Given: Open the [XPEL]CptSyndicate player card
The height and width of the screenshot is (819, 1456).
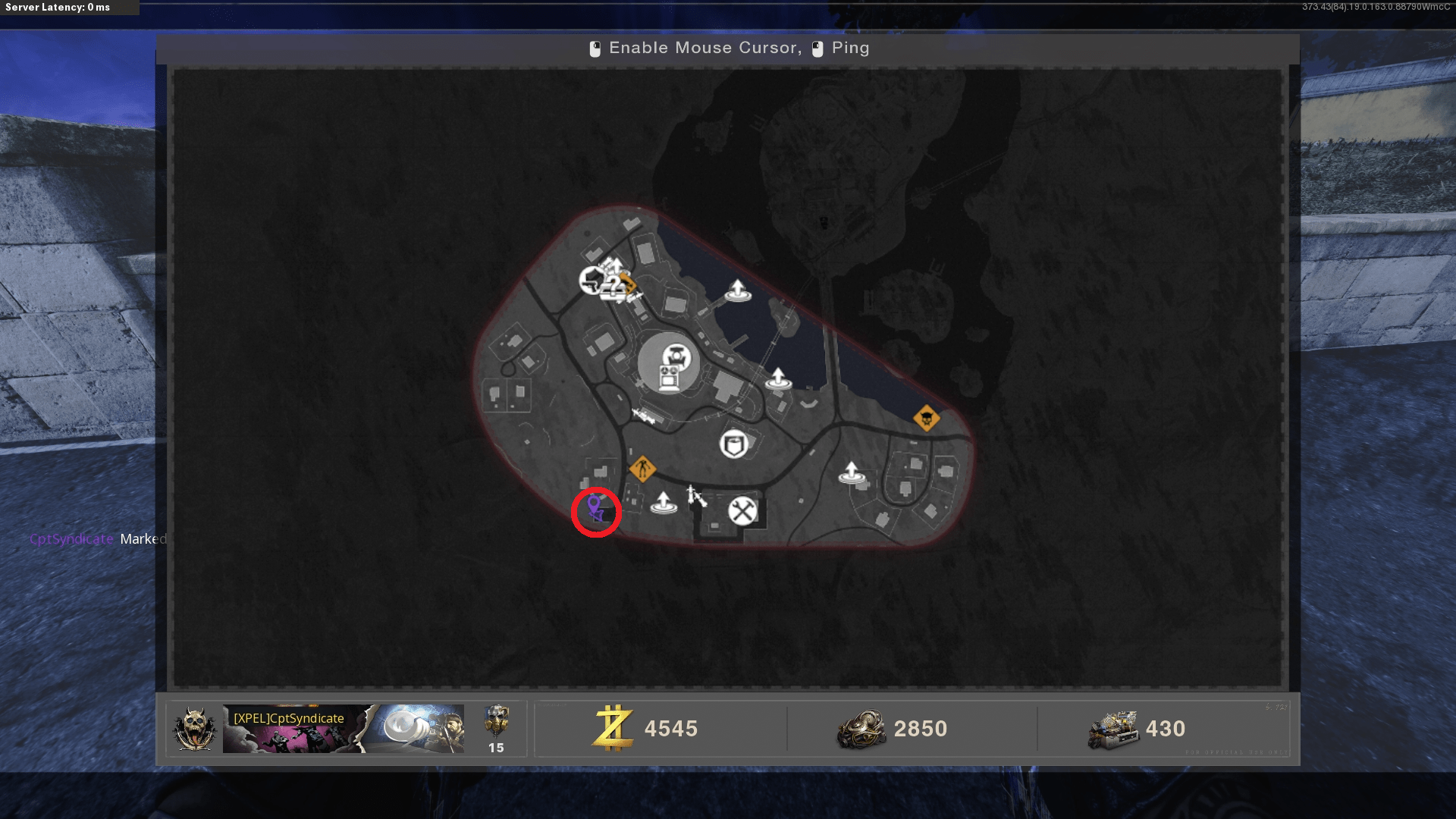Looking at the screenshot, I should click(x=343, y=729).
